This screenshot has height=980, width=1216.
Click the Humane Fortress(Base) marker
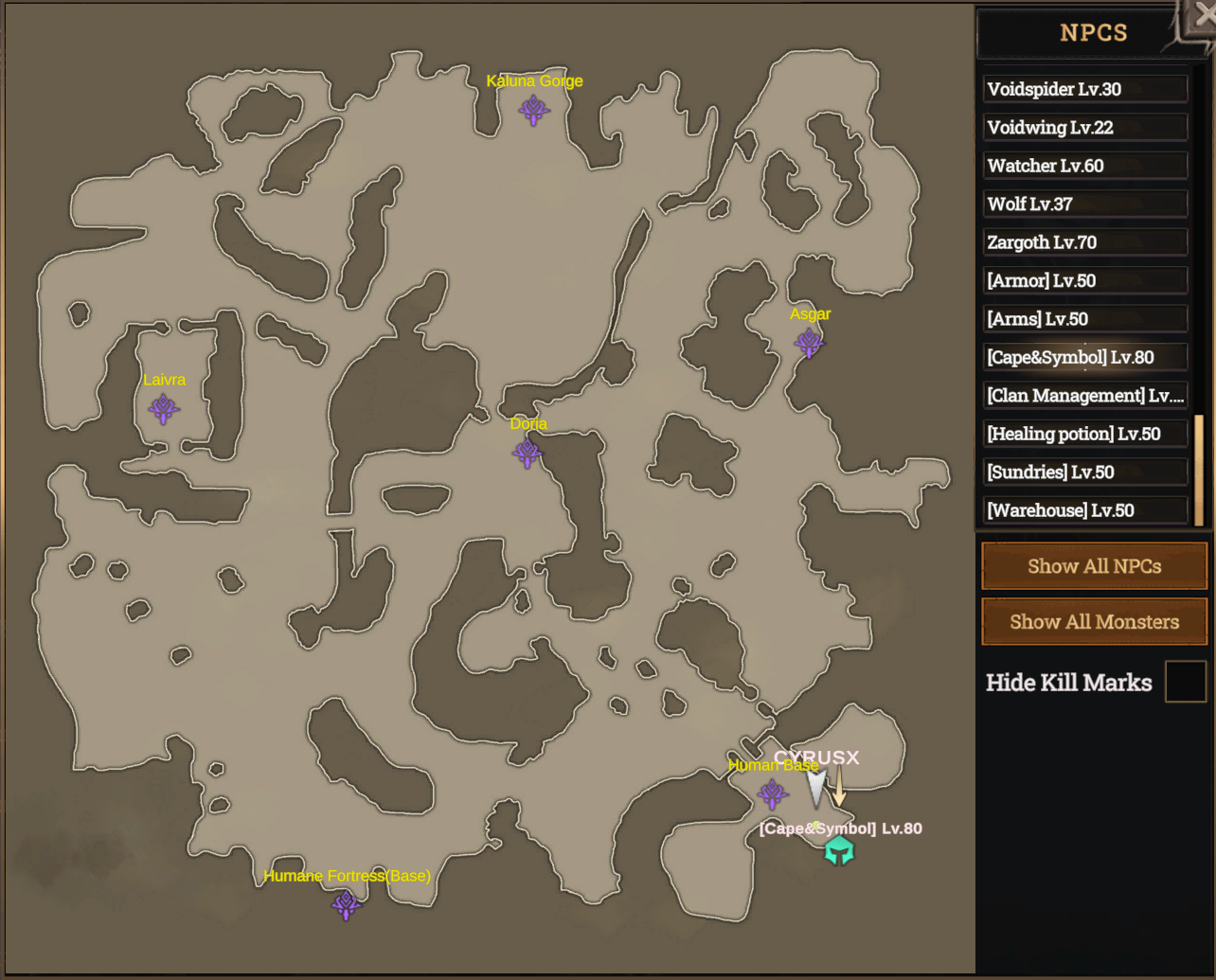pyautogui.click(x=346, y=904)
